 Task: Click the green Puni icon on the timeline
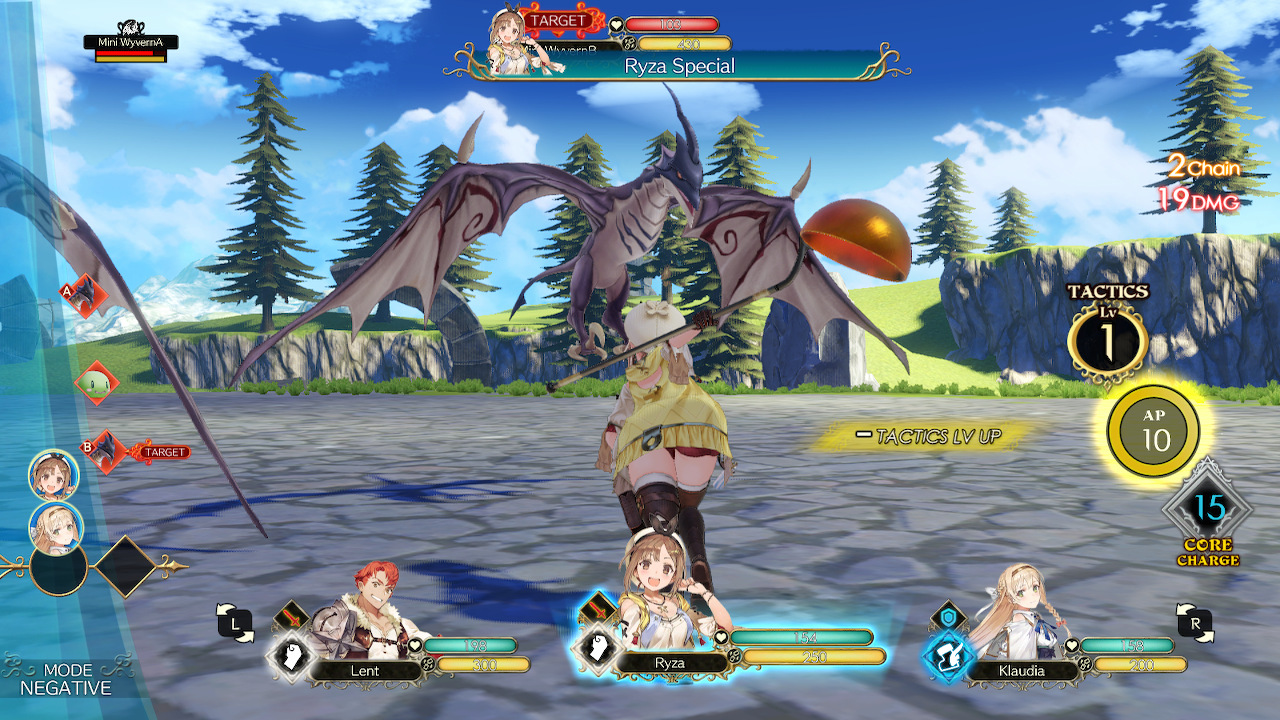point(95,381)
